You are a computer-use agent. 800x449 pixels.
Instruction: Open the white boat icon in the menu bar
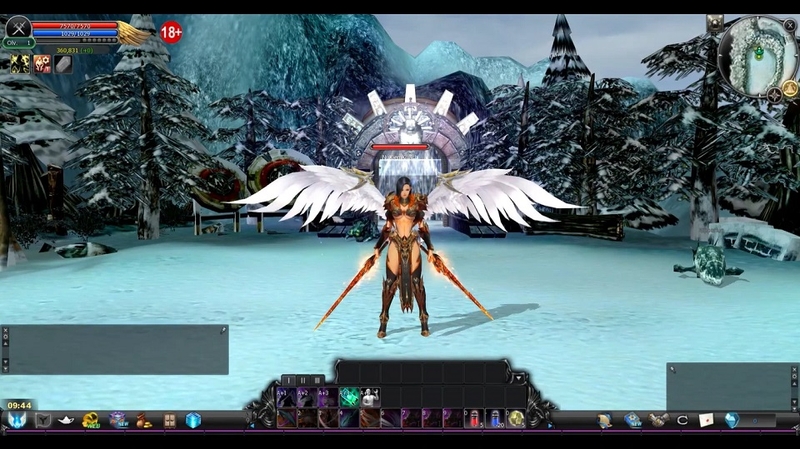point(67,420)
